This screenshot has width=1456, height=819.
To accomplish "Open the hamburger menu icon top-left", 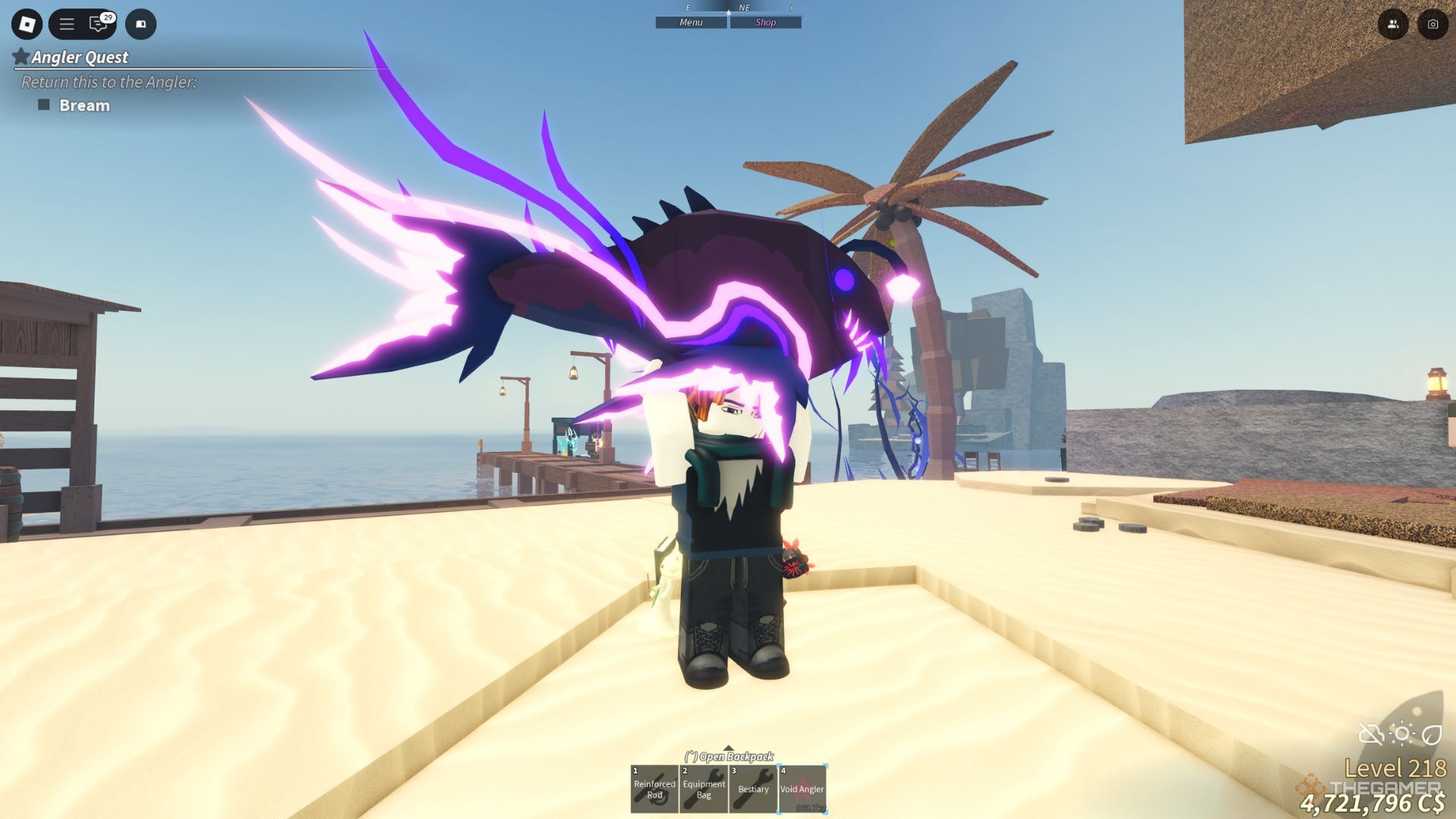I will 67,24.
